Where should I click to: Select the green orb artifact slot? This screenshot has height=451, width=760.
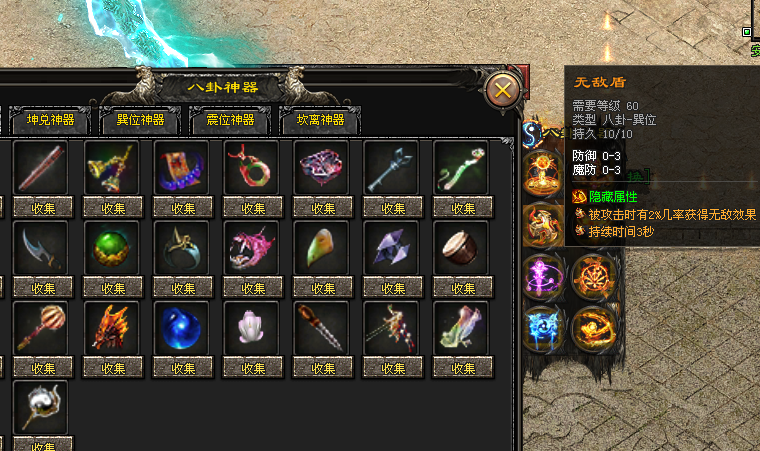click(111, 247)
